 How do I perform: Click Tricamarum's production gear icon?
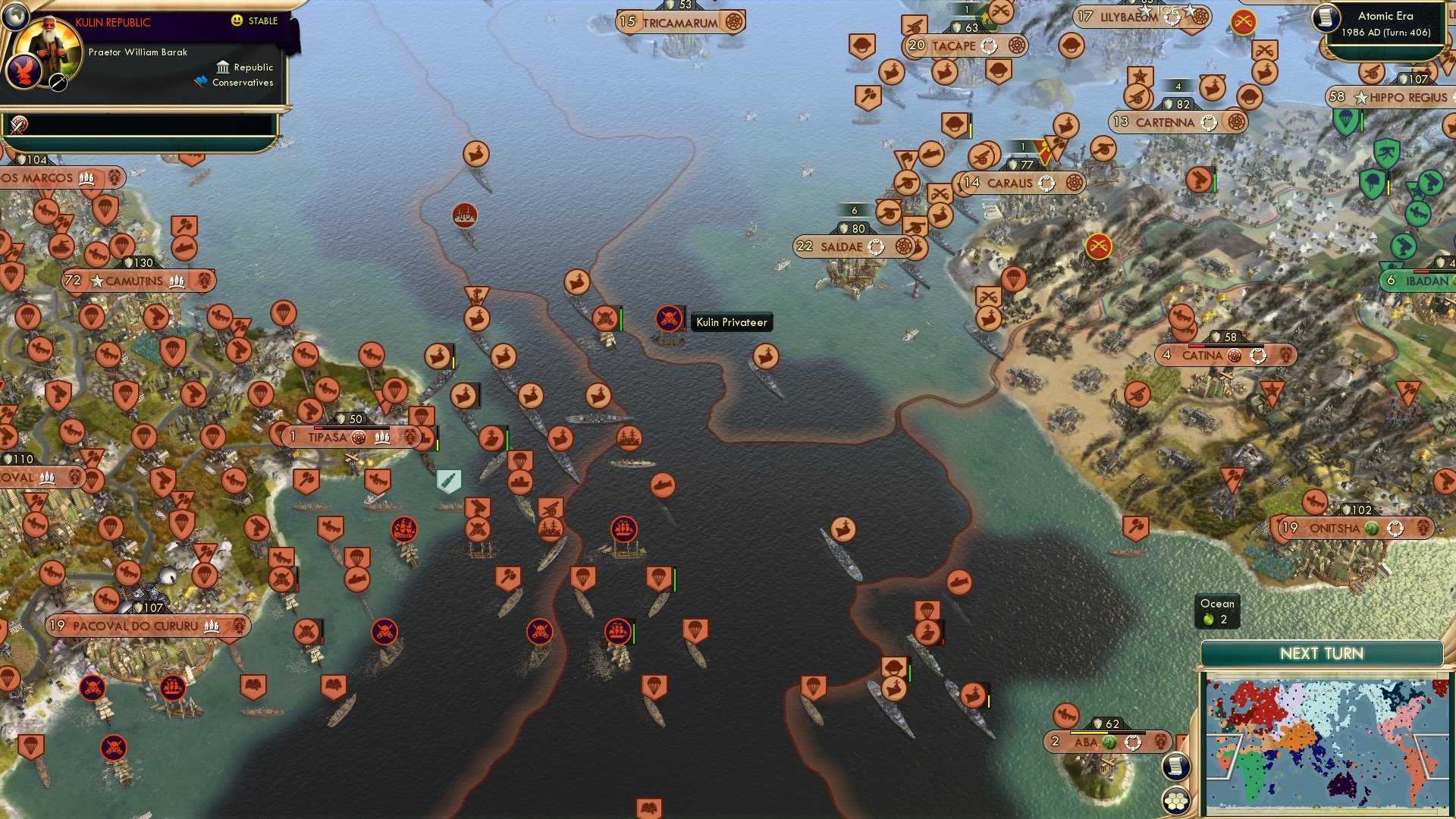click(x=733, y=22)
